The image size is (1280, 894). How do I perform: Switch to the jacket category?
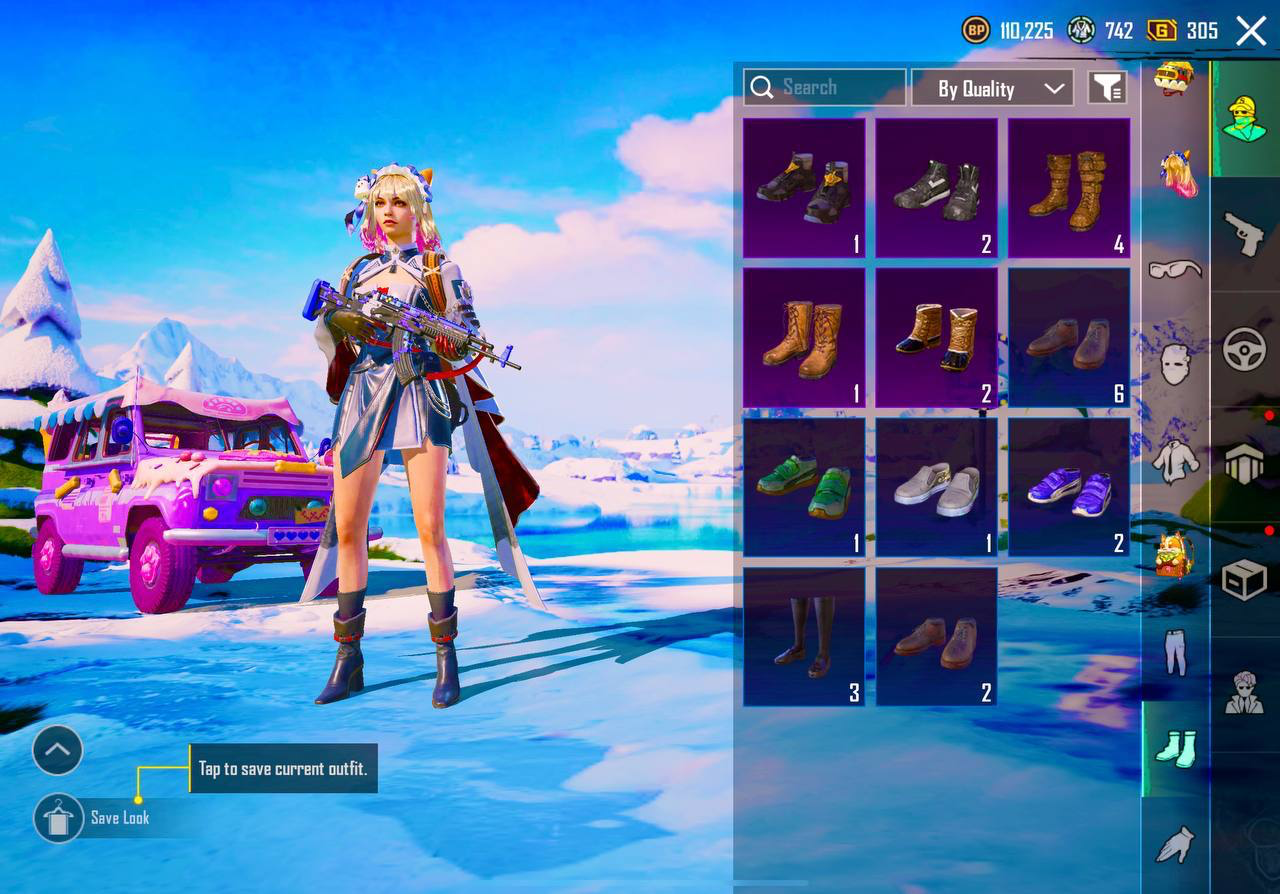point(1176,460)
